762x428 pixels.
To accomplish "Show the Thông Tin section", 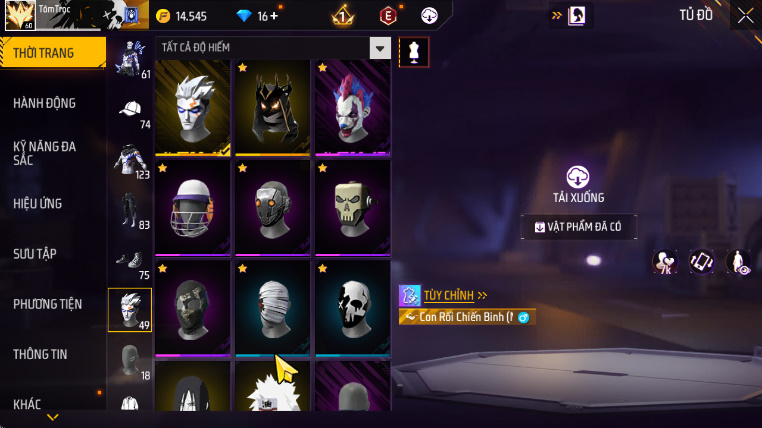I will tap(41, 354).
